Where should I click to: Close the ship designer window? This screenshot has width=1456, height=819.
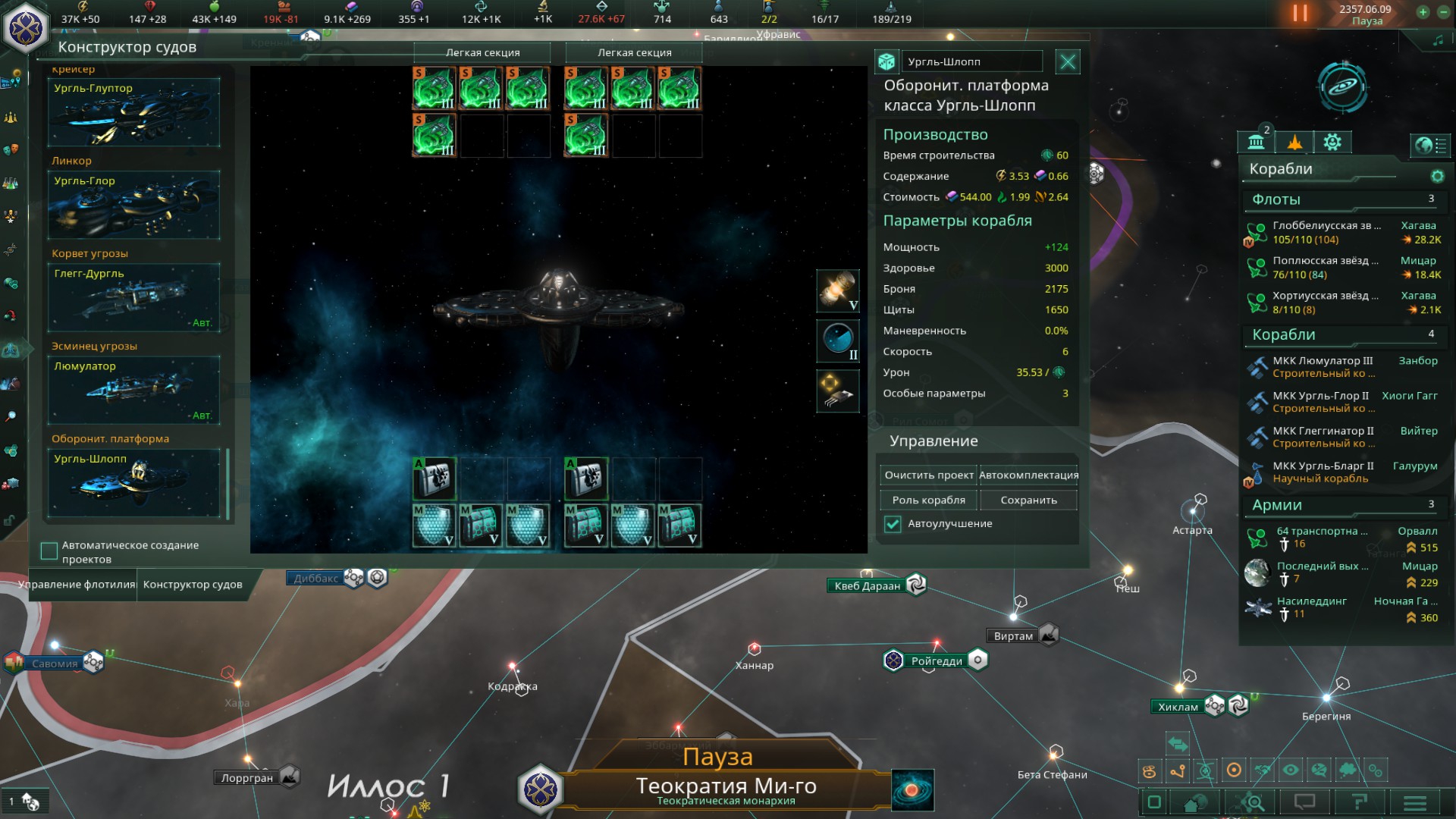tap(1067, 62)
